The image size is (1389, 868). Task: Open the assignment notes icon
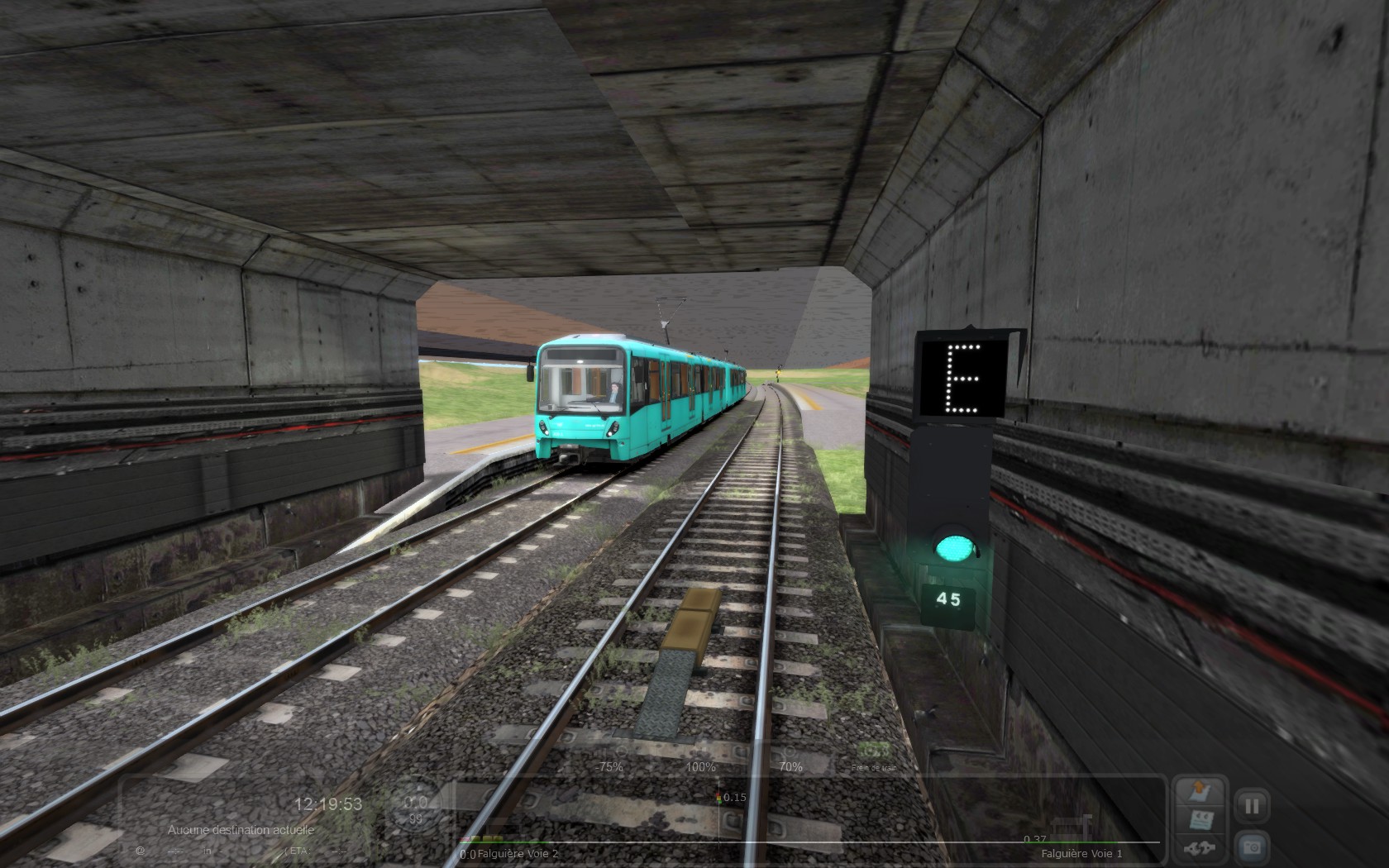click(x=1200, y=821)
